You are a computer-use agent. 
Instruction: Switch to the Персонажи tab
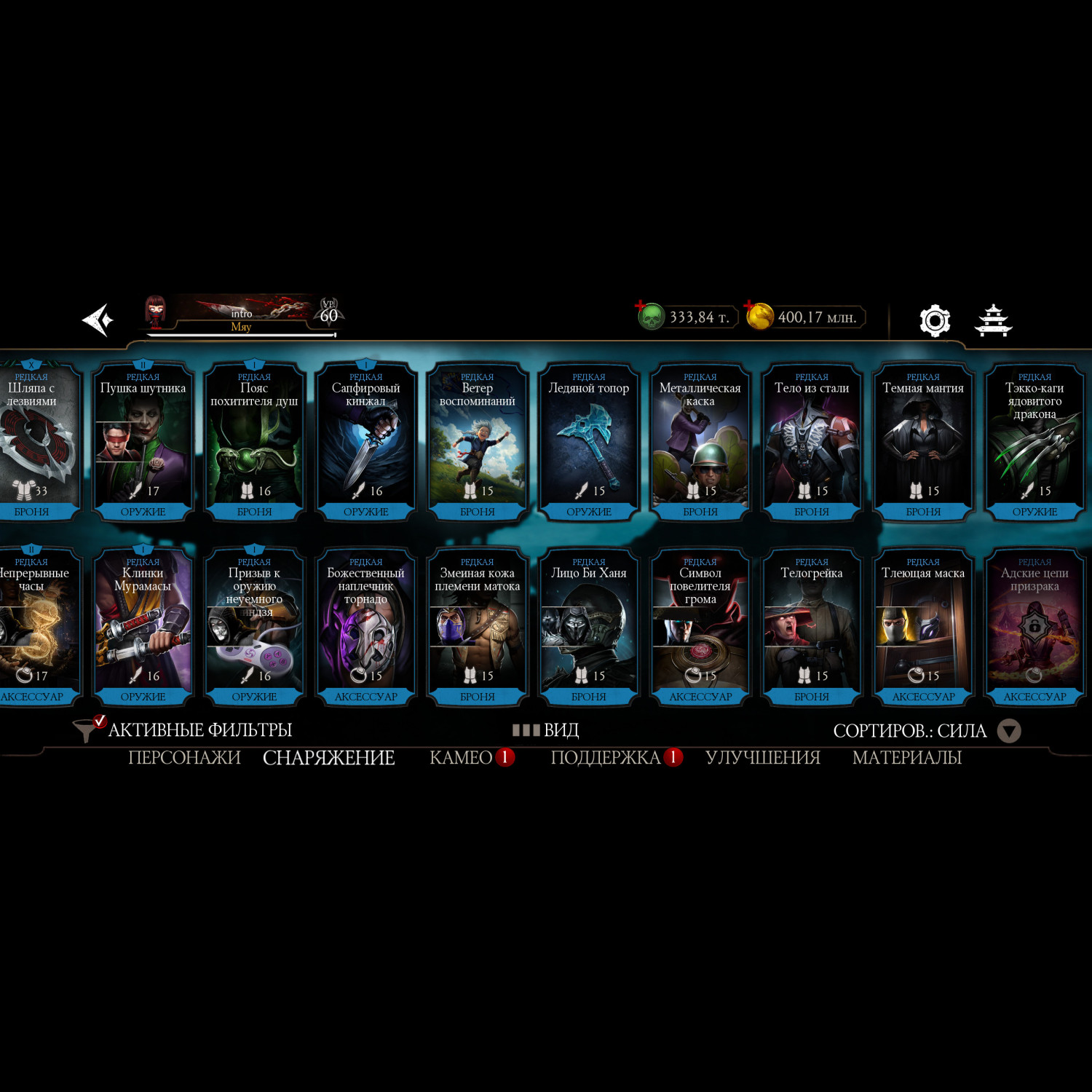point(184,758)
